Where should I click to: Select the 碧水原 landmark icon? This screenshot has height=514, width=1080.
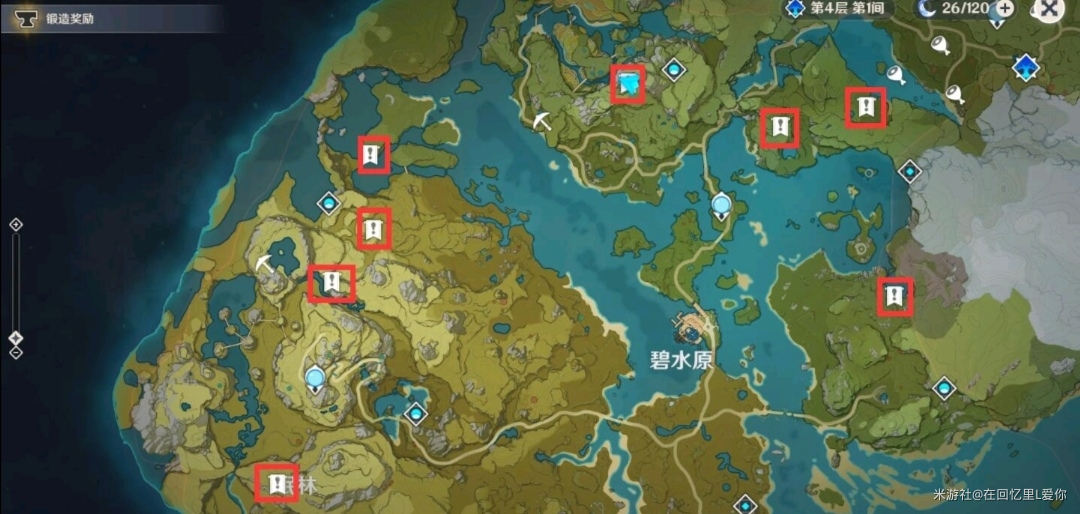click(x=691, y=327)
